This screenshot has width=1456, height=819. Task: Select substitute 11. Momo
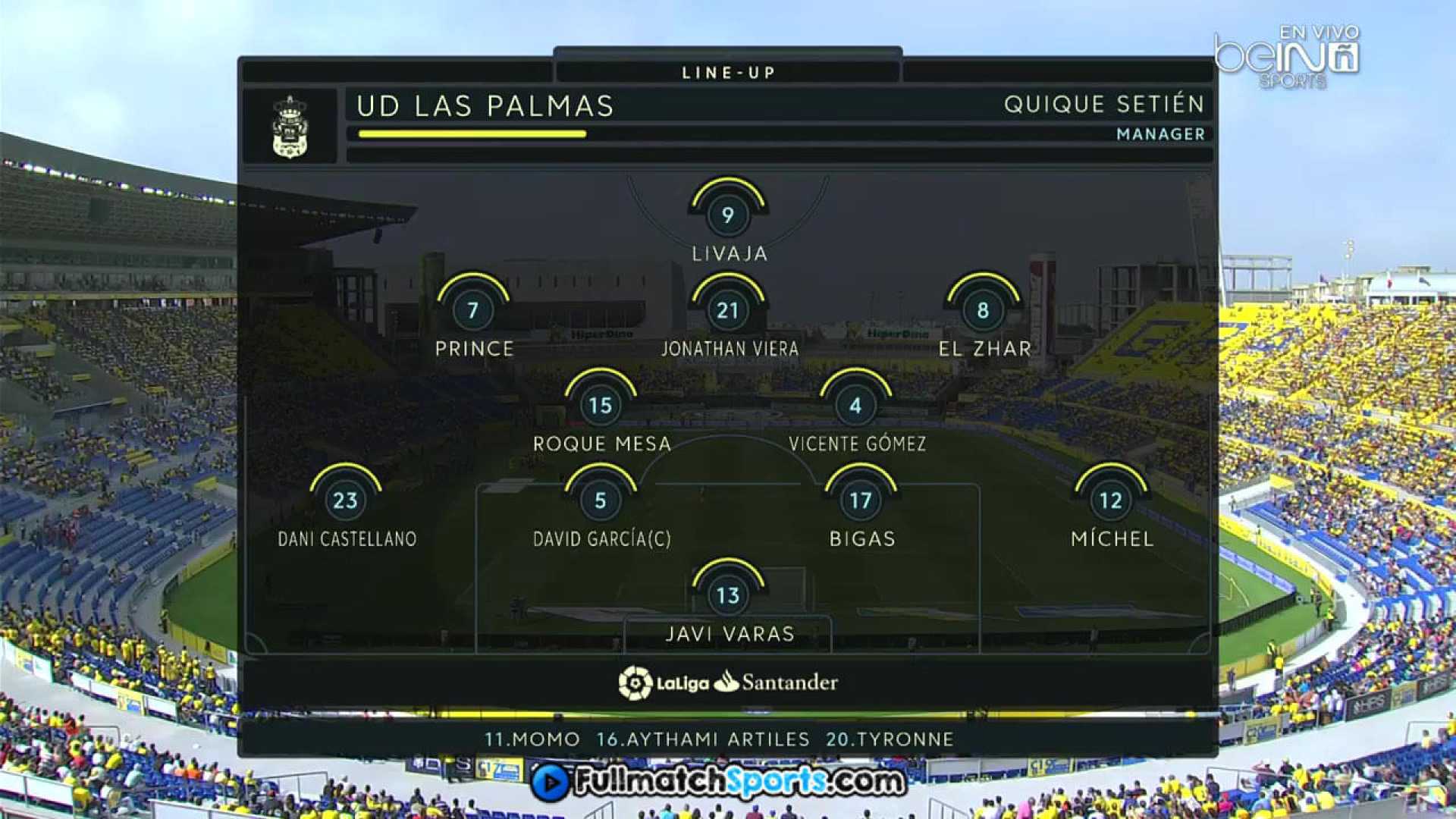point(532,739)
